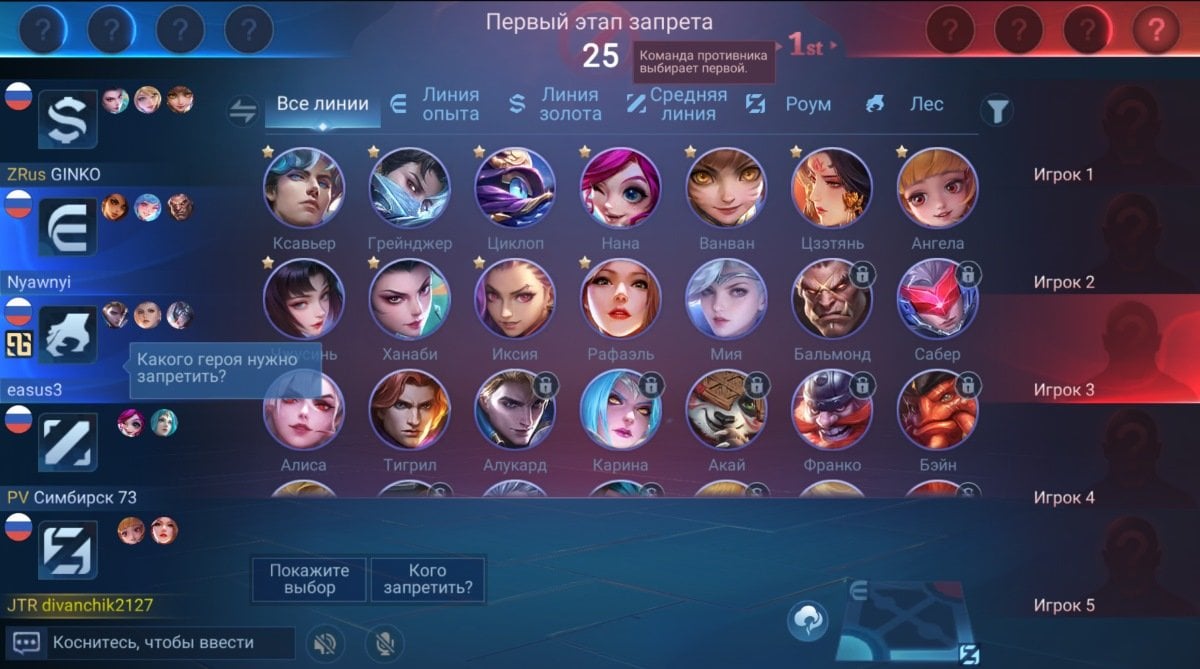
Task: Show the Средняя линия heroes
Action: (678, 104)
